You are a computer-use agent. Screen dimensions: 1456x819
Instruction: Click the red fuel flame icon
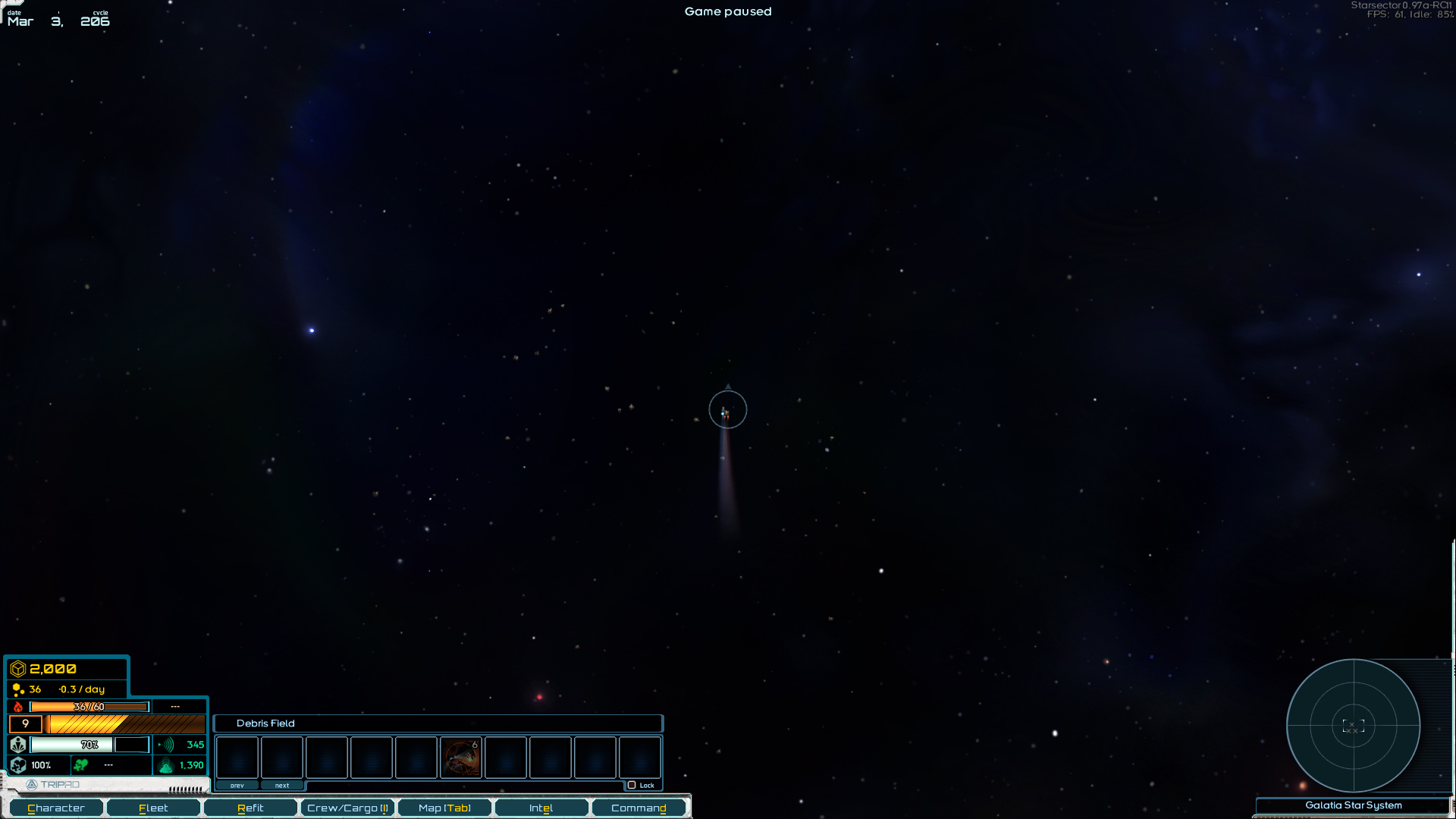[17, 706]
